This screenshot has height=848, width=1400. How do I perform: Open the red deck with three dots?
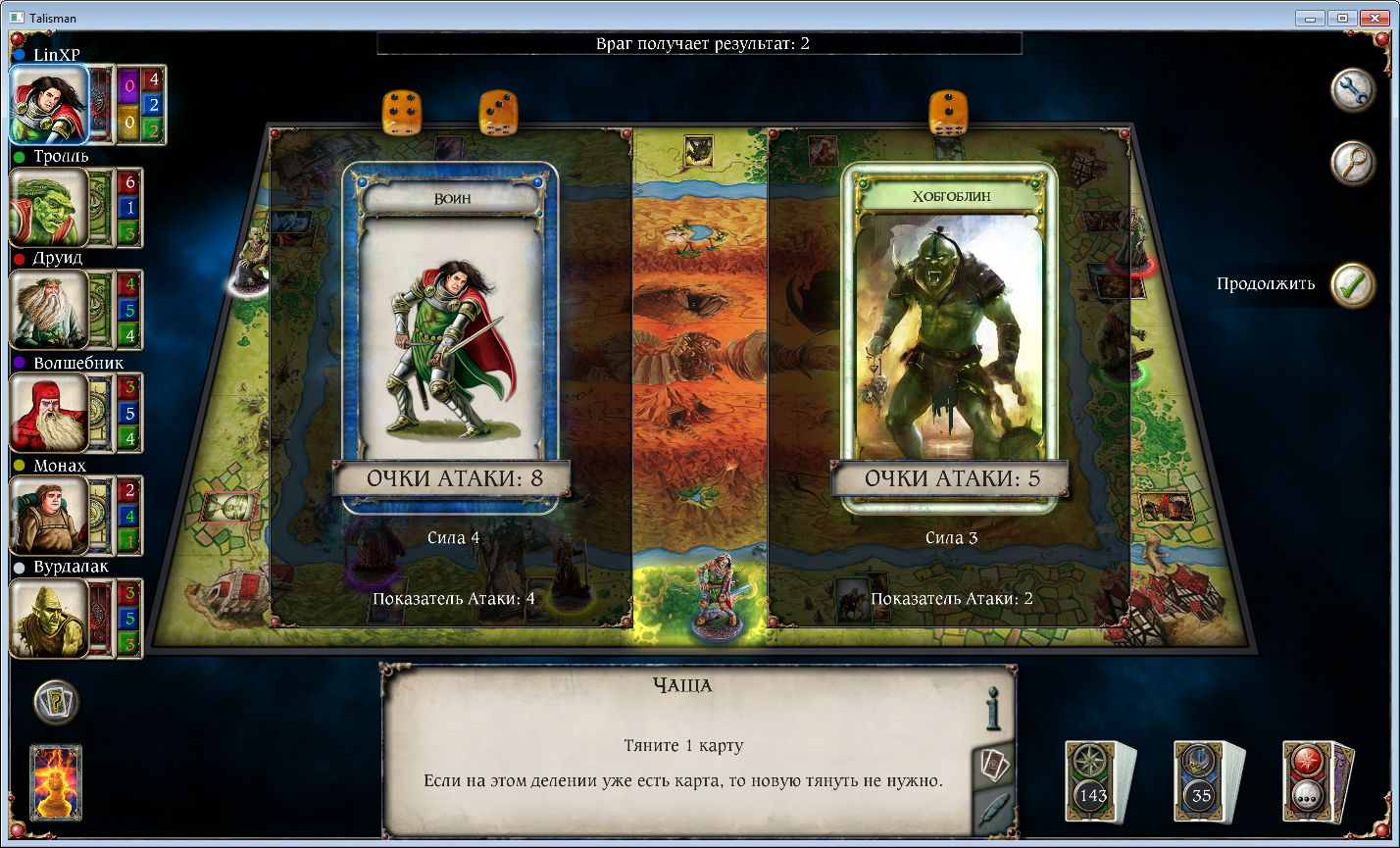click(x=1315, y=781)
